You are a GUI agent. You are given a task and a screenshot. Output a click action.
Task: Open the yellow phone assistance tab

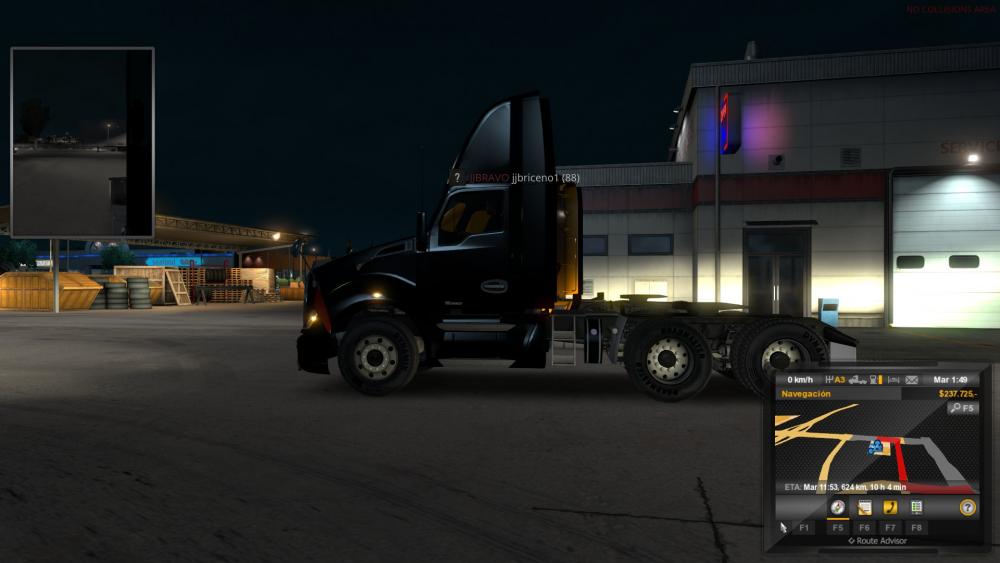click(x=890, y=507)
